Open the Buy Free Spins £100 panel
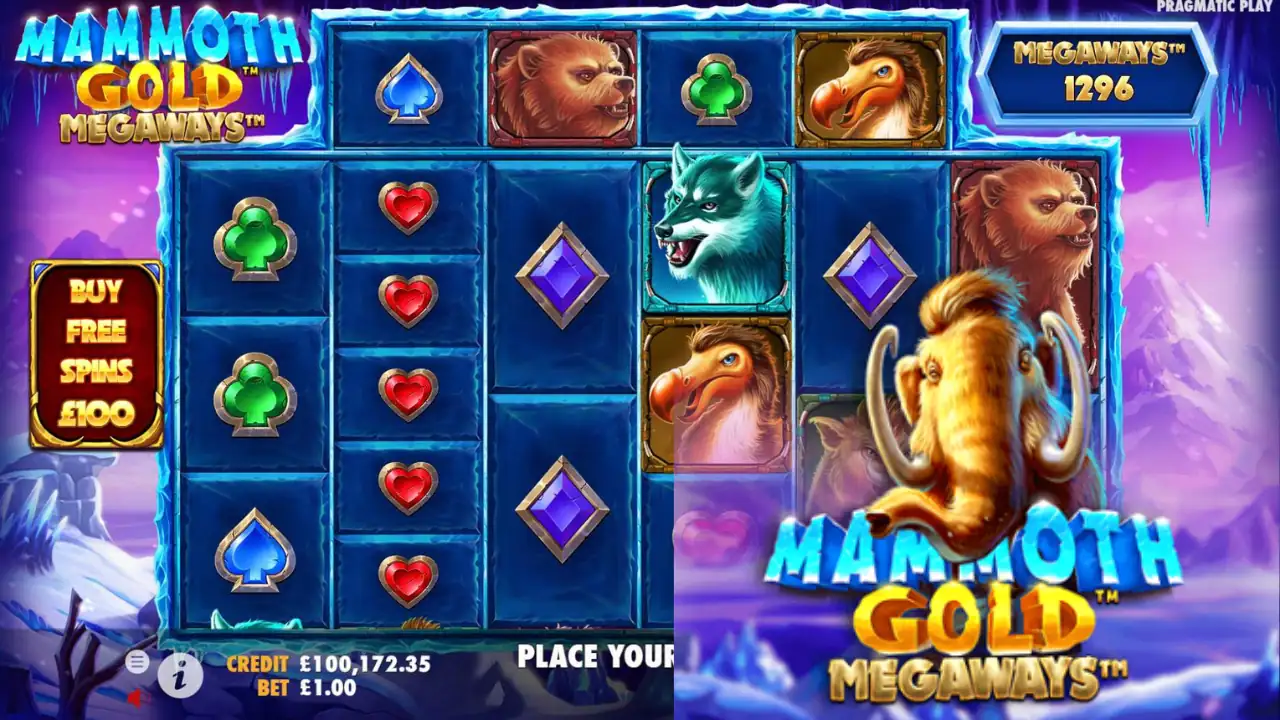The height and width of the screenshot is (720, 1280). click(x=96, y=352)
